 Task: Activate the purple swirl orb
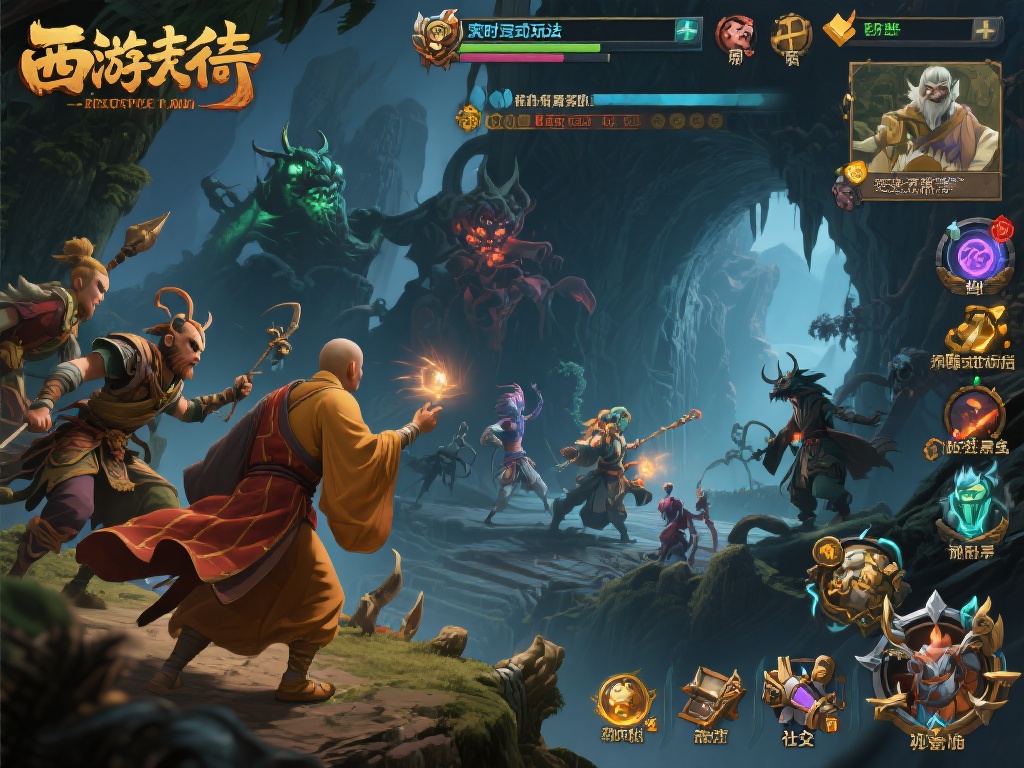click(974, 255)
